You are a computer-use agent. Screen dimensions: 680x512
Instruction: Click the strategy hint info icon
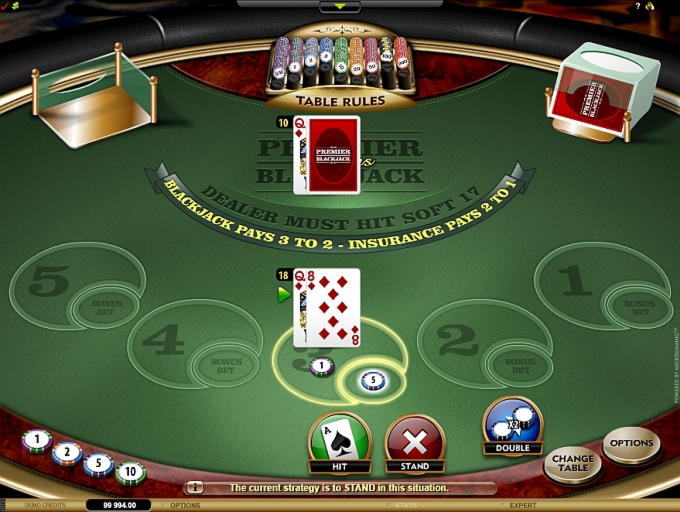click(x=195, y=487)
